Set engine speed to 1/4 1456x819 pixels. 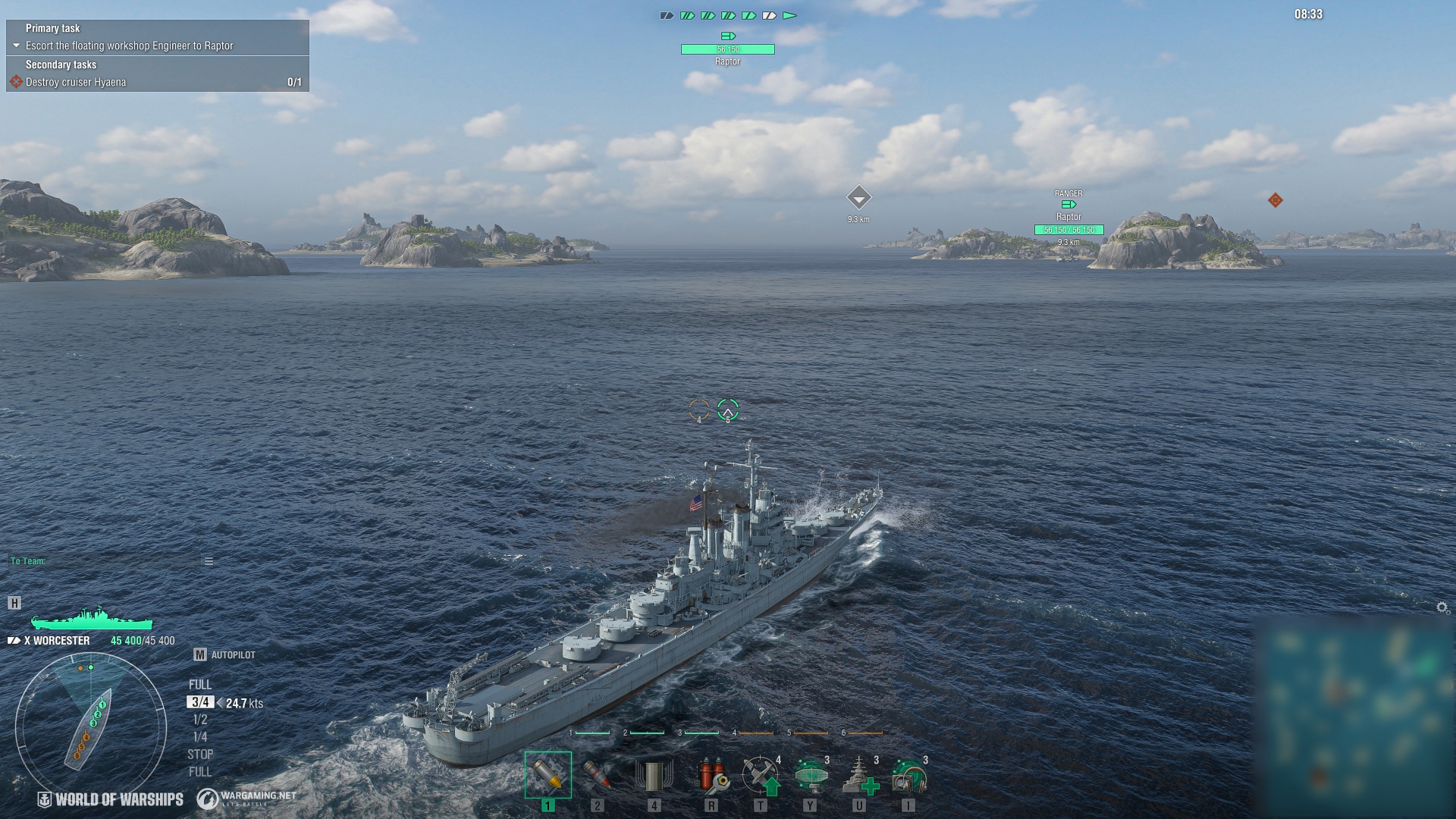pyautogui.click(x=200, y=737)
